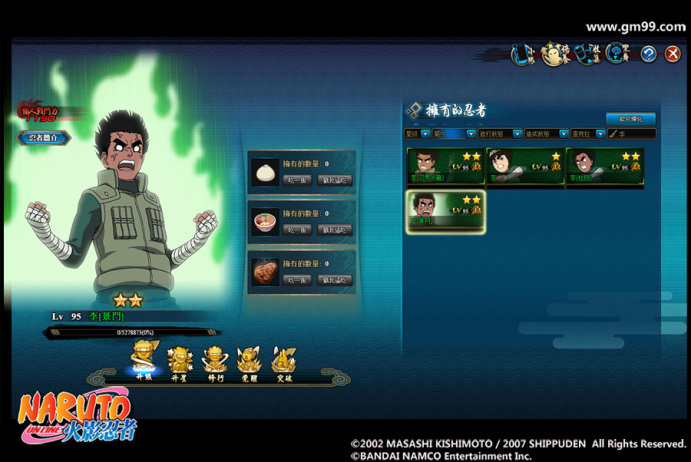
Task: Select the one-star Rock Lee ninja card
Action: coord(525,166)
